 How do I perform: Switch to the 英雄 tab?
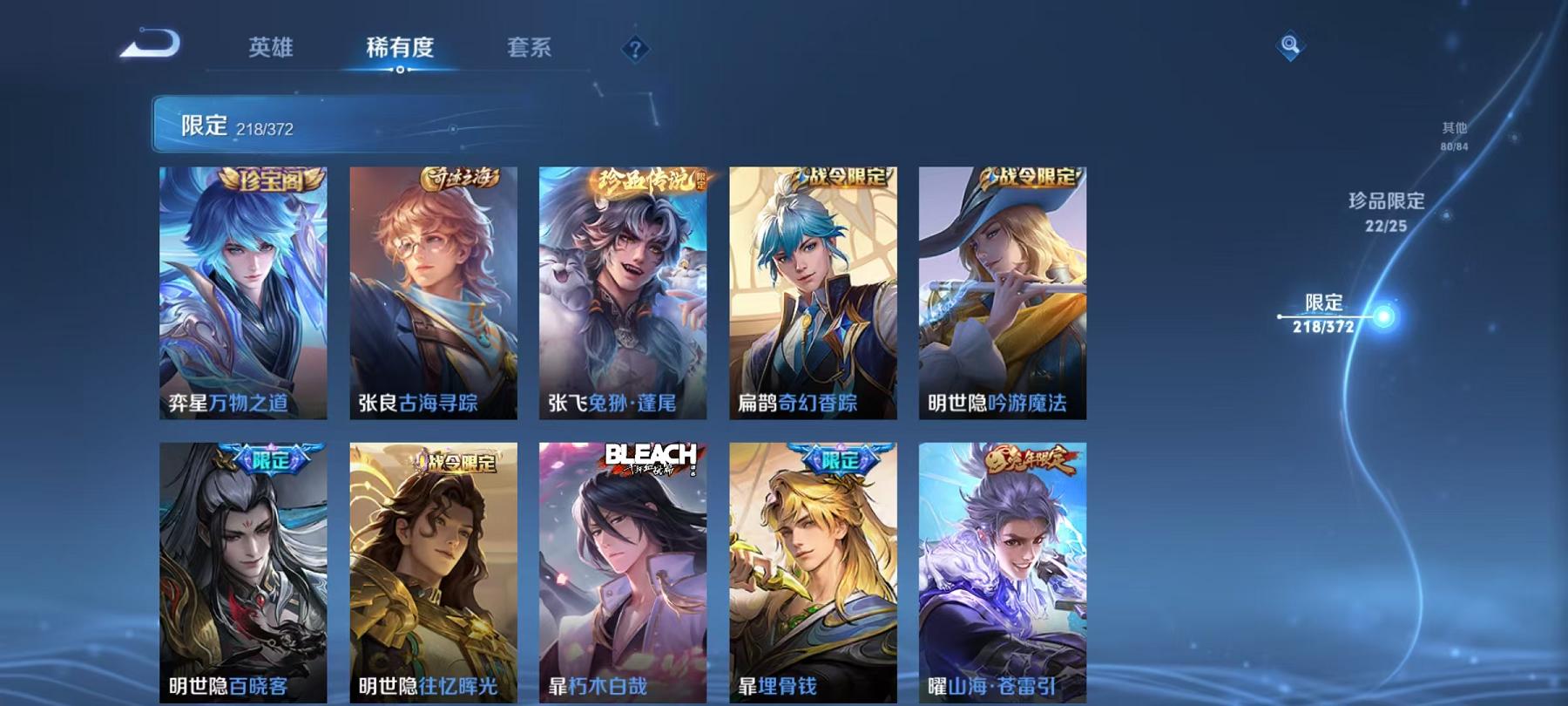(x=269, y=48)
